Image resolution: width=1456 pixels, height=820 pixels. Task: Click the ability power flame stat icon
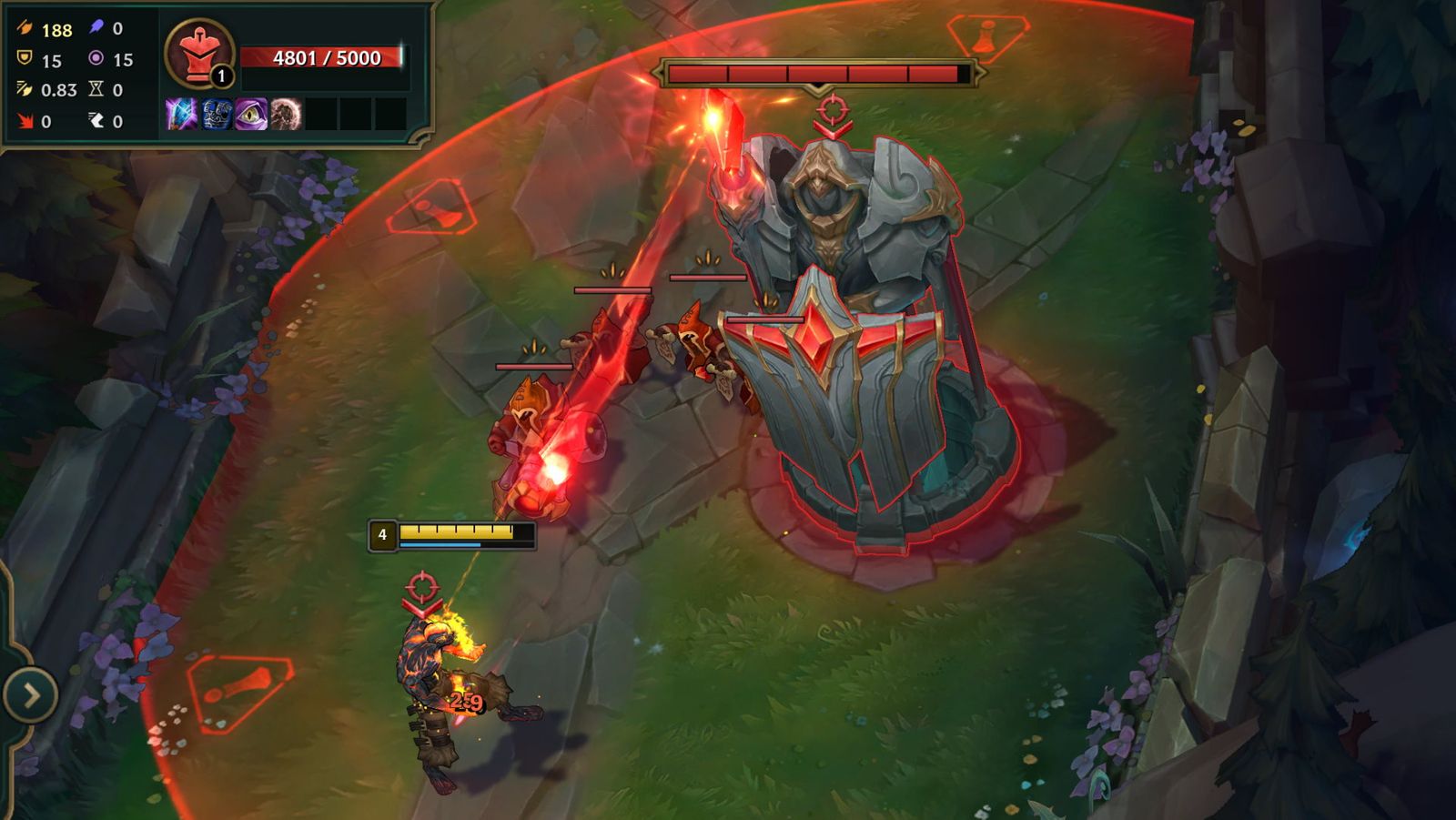[95, 27]
